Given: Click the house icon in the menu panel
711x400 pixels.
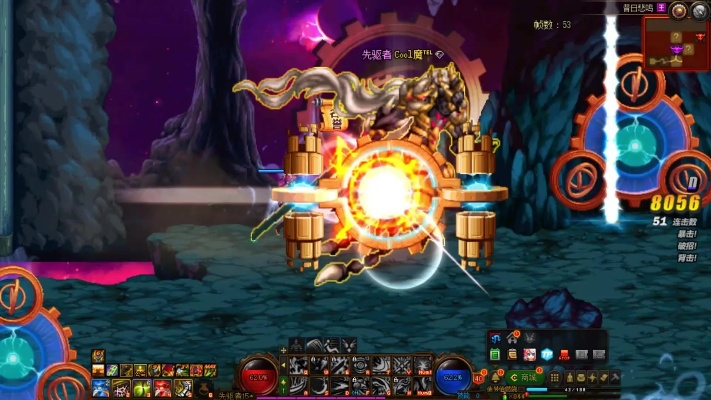Looking at the screenshot, I should pos(512,339).
